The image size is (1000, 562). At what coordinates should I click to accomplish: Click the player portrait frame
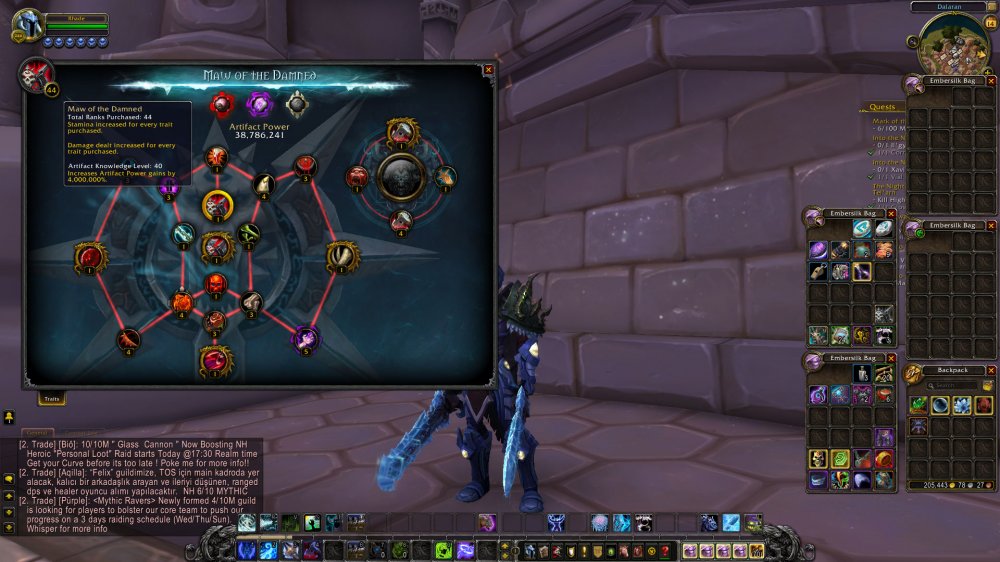point(28,25)
